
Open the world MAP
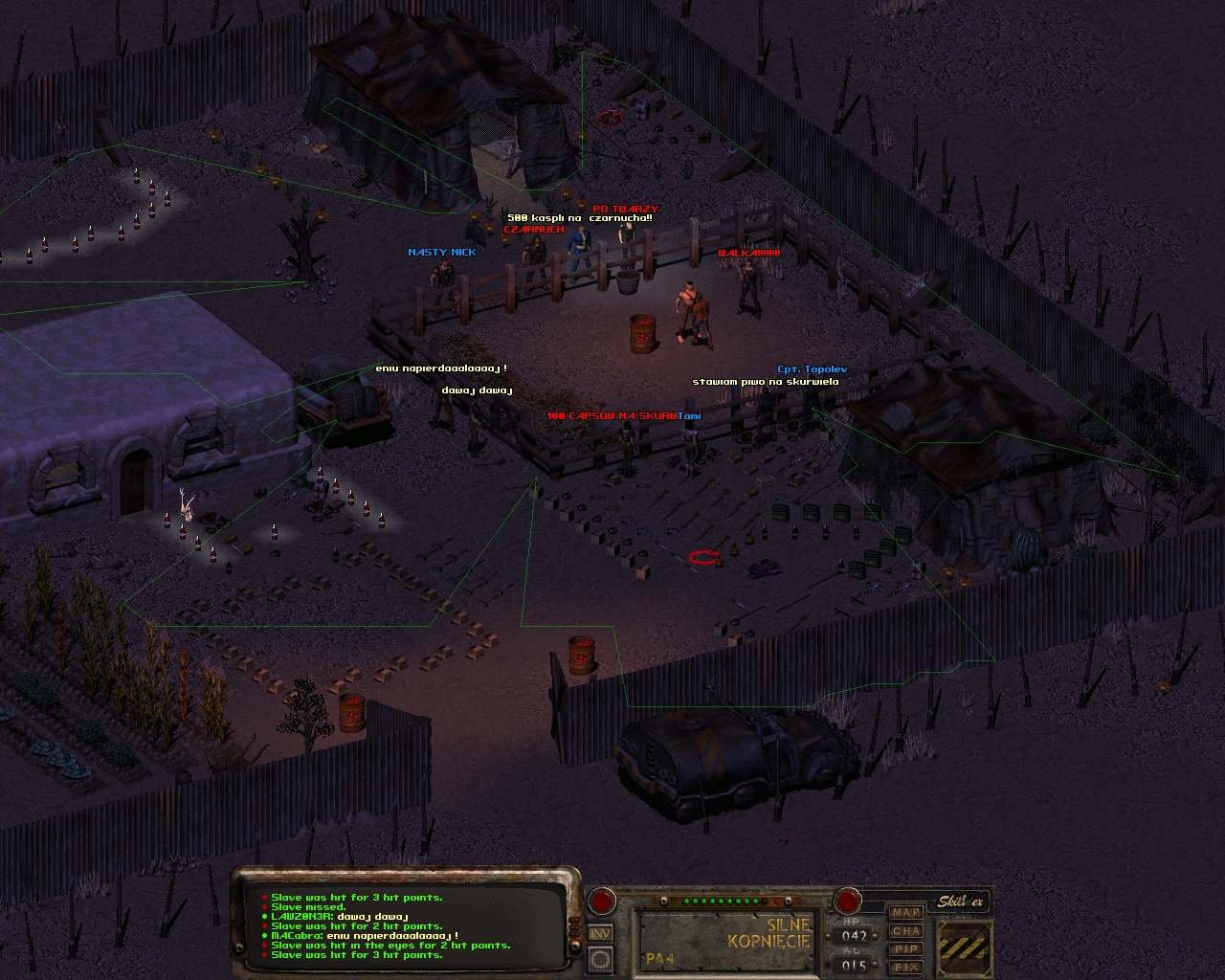pyautogui.click(x=905, y=912)
